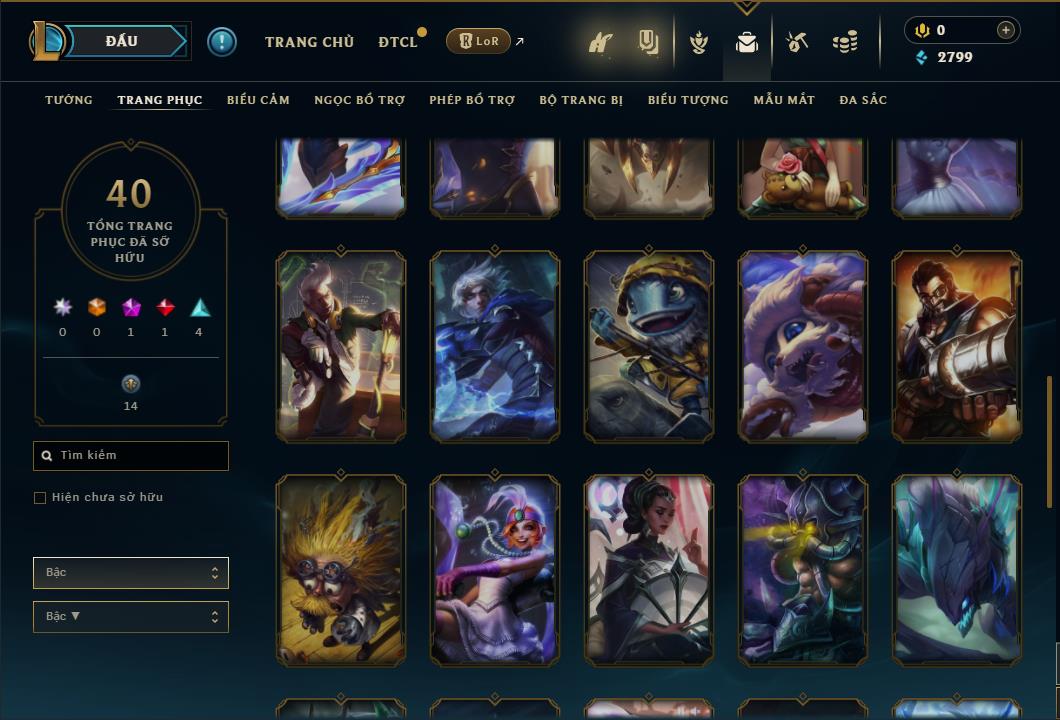1060x720 pixels.
Task: Open the briefcase collection icon
Action: coord(746,42)
